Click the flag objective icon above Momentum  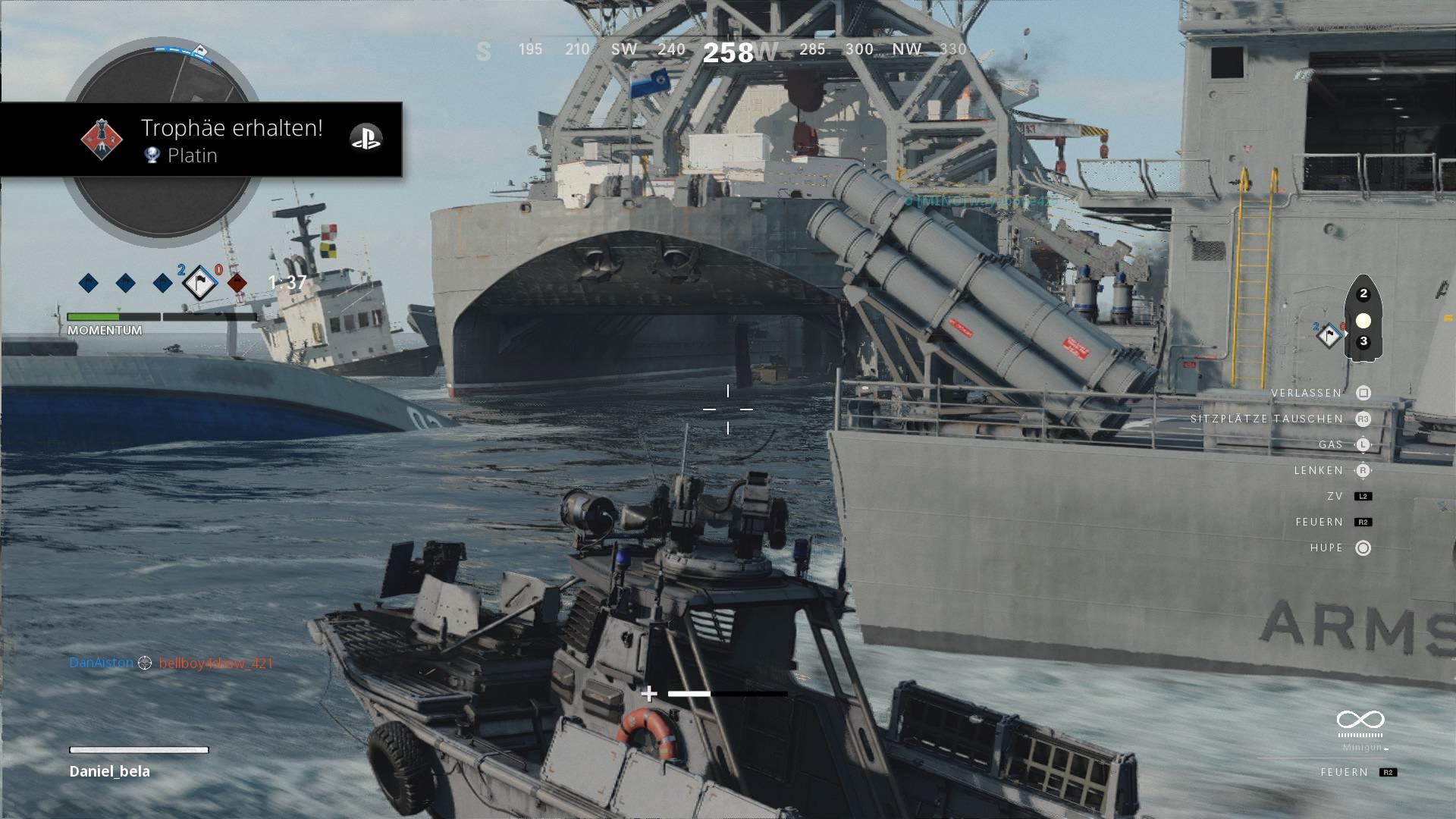[199, 284]
